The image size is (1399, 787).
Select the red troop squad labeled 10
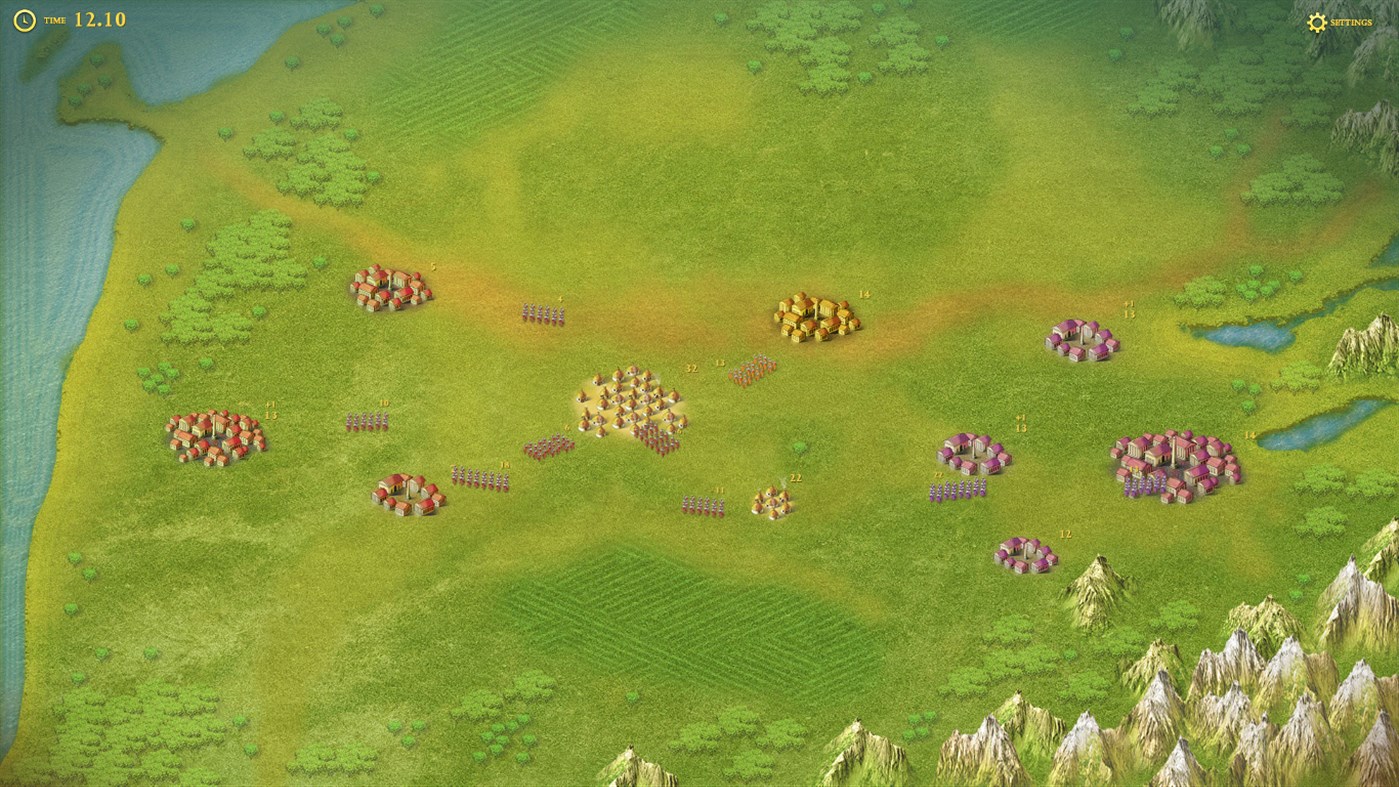pos(368,420)
